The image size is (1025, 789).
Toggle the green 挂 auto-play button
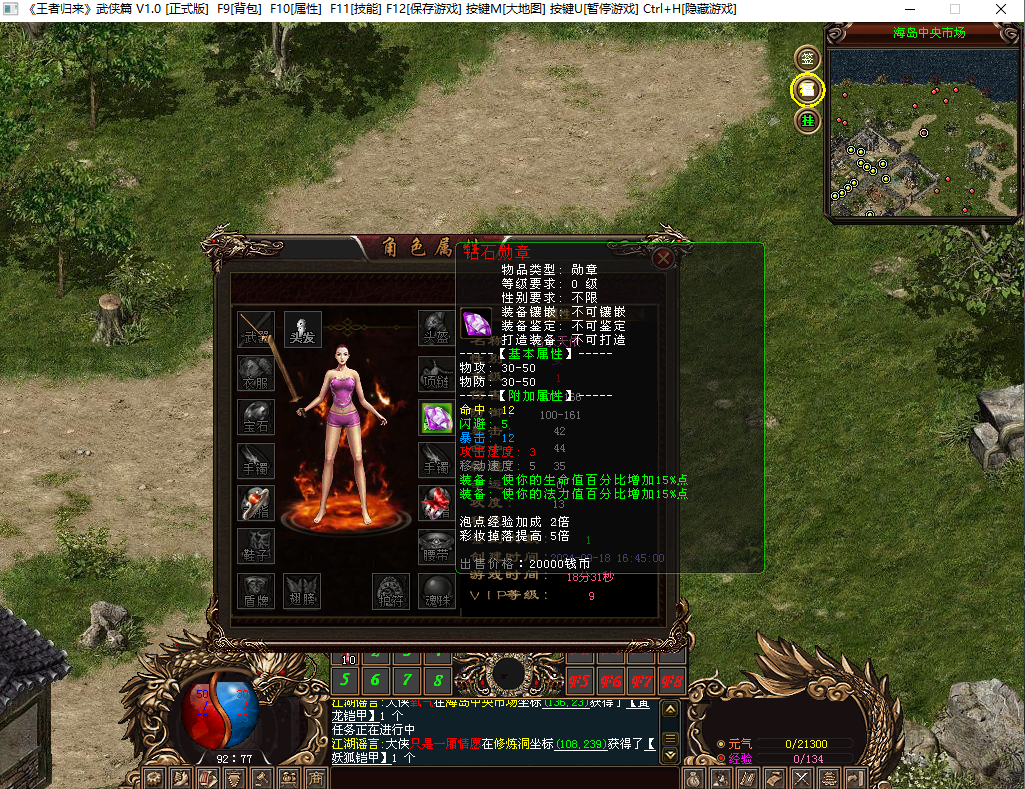pos(807,121)
